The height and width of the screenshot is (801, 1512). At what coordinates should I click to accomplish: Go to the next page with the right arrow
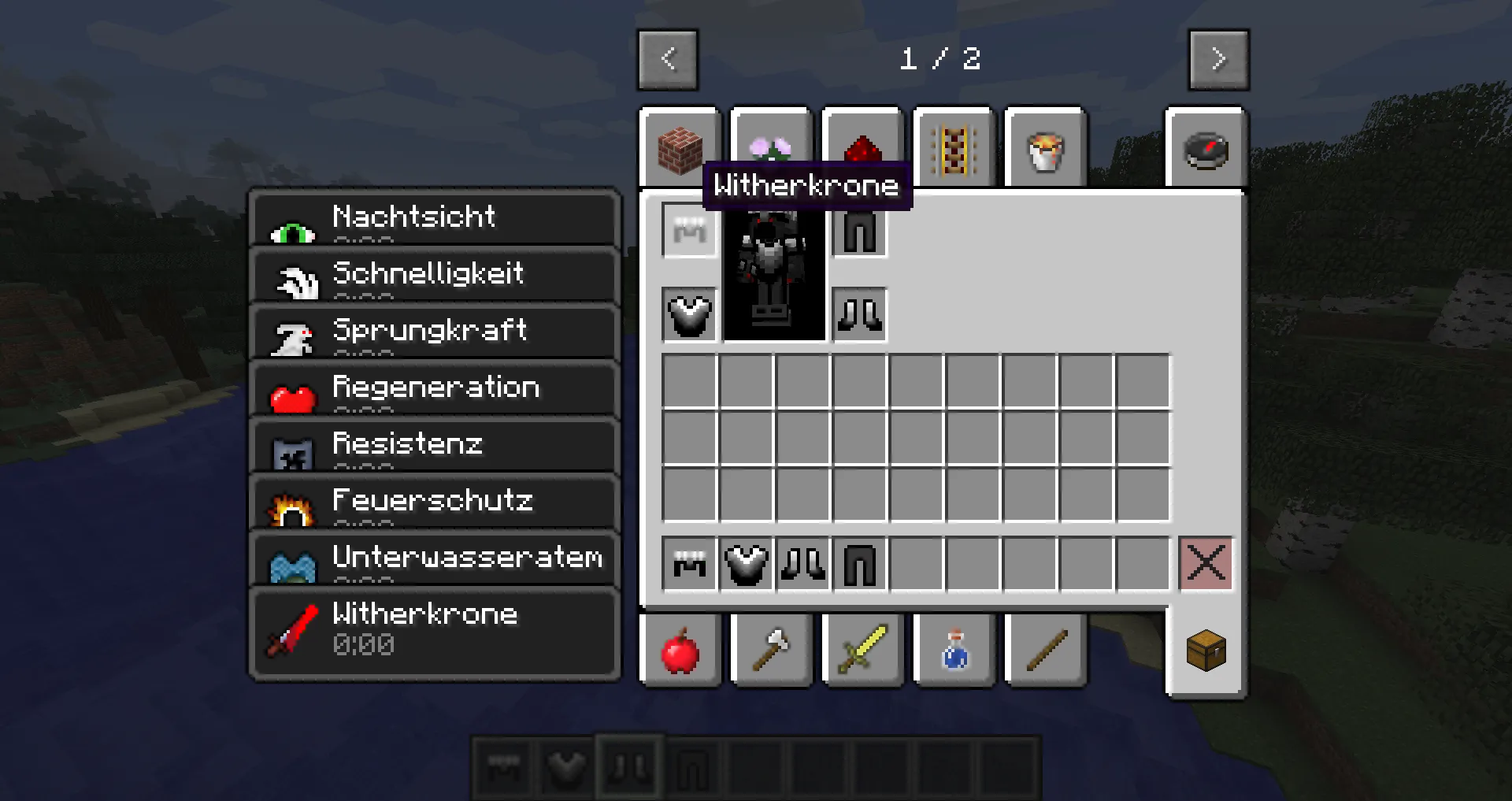pyautogui.click(x=1218, y=58)
